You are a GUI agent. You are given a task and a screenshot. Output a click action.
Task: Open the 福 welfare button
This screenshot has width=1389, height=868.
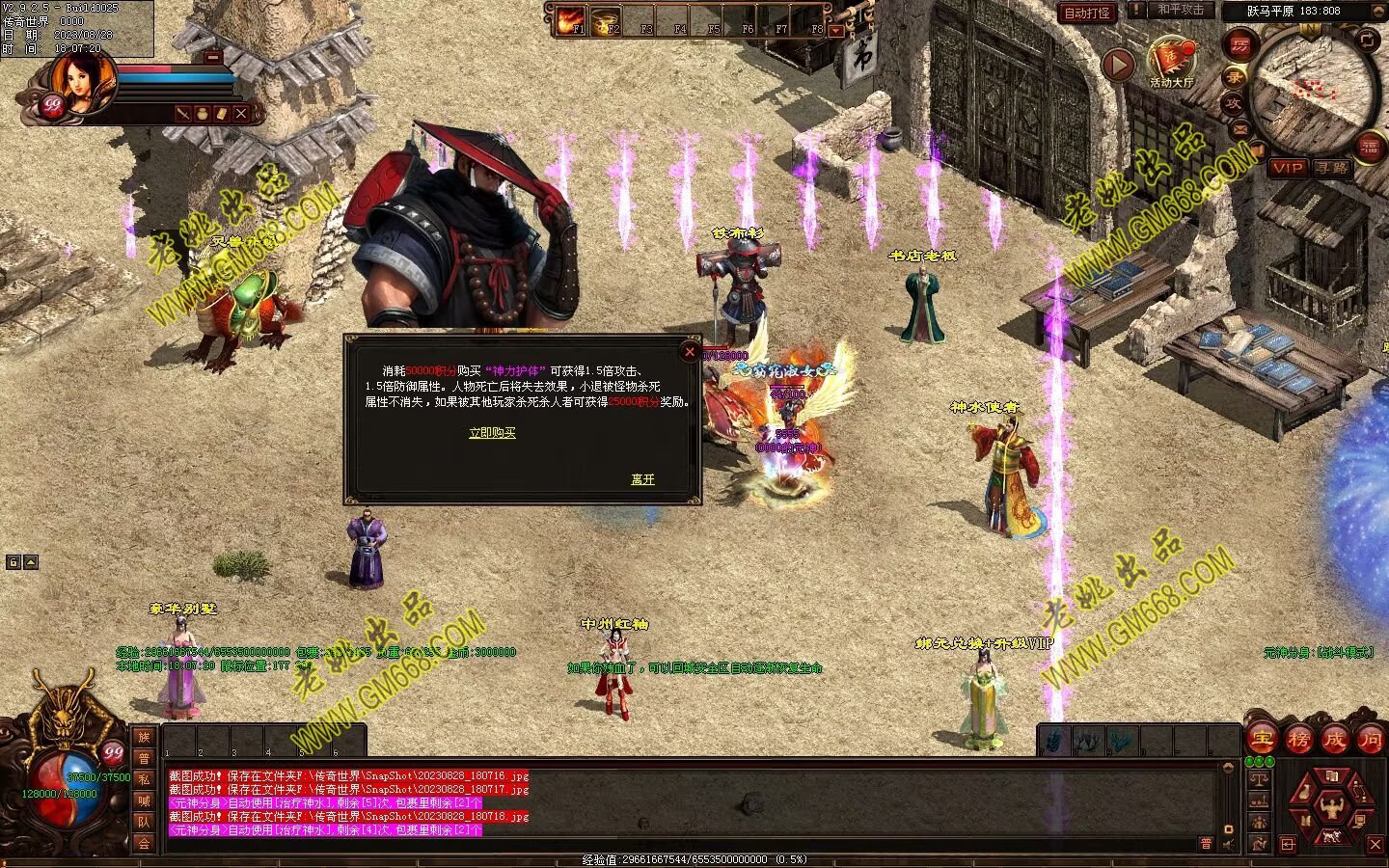click(1369, 147)
